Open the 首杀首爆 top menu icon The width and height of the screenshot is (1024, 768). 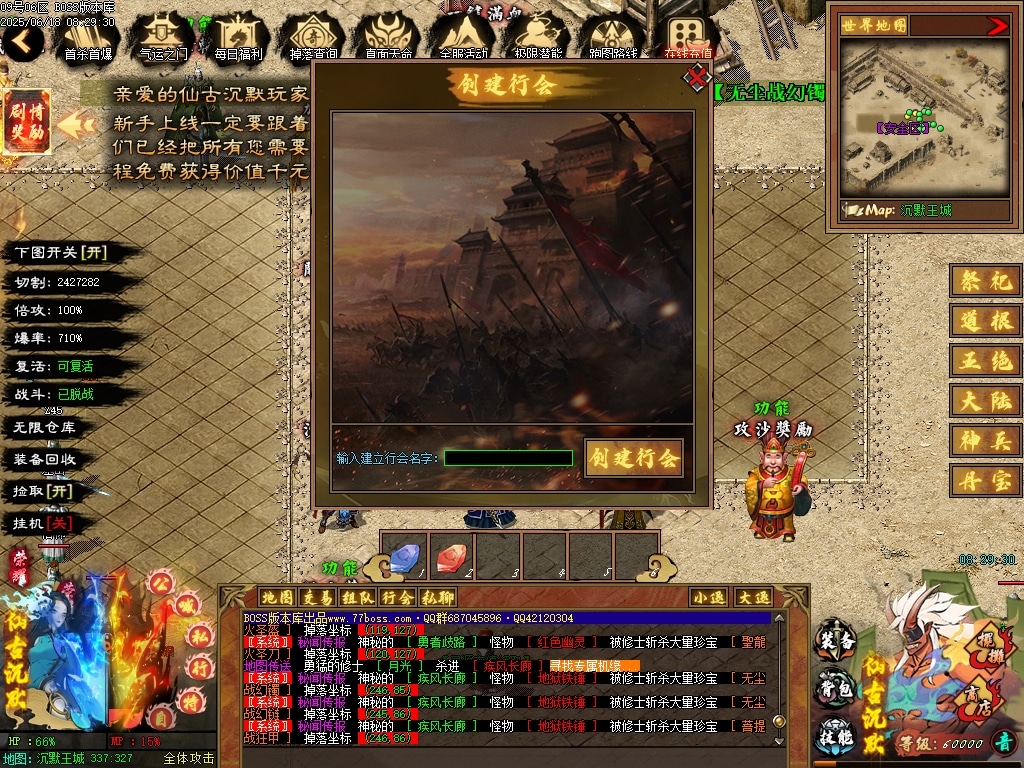pos(87,37)
